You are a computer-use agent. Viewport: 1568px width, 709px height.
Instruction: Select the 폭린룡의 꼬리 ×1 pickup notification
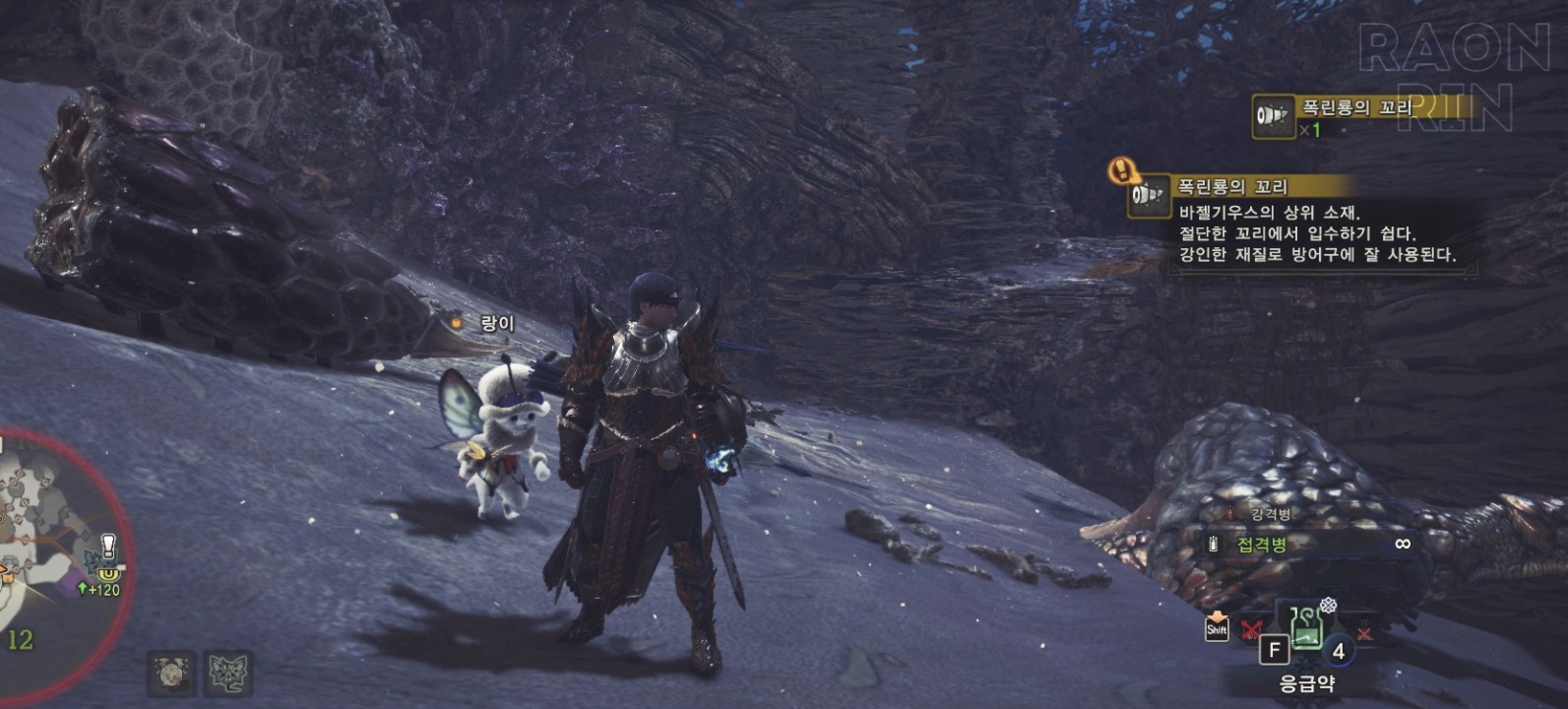point(1358,116)
